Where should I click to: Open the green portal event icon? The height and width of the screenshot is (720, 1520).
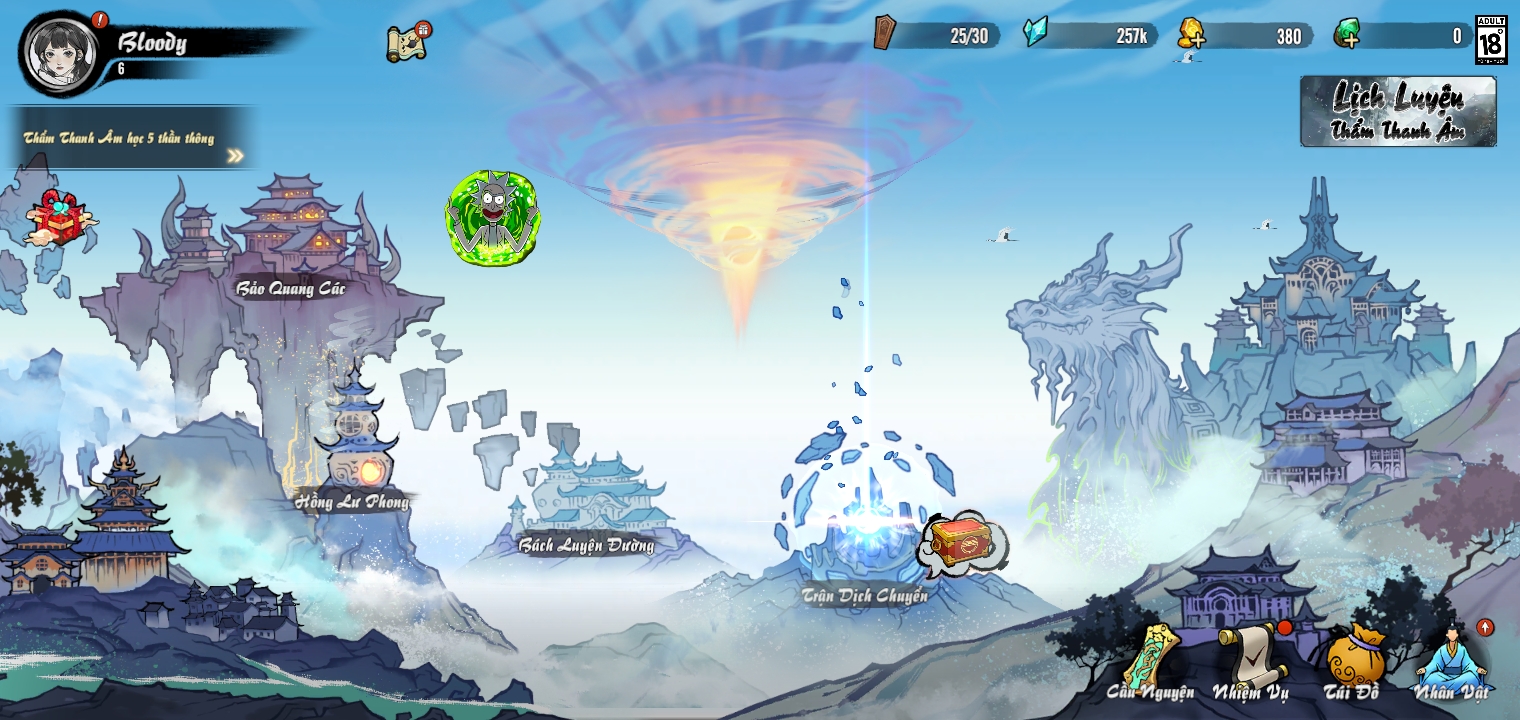(492, 217)
